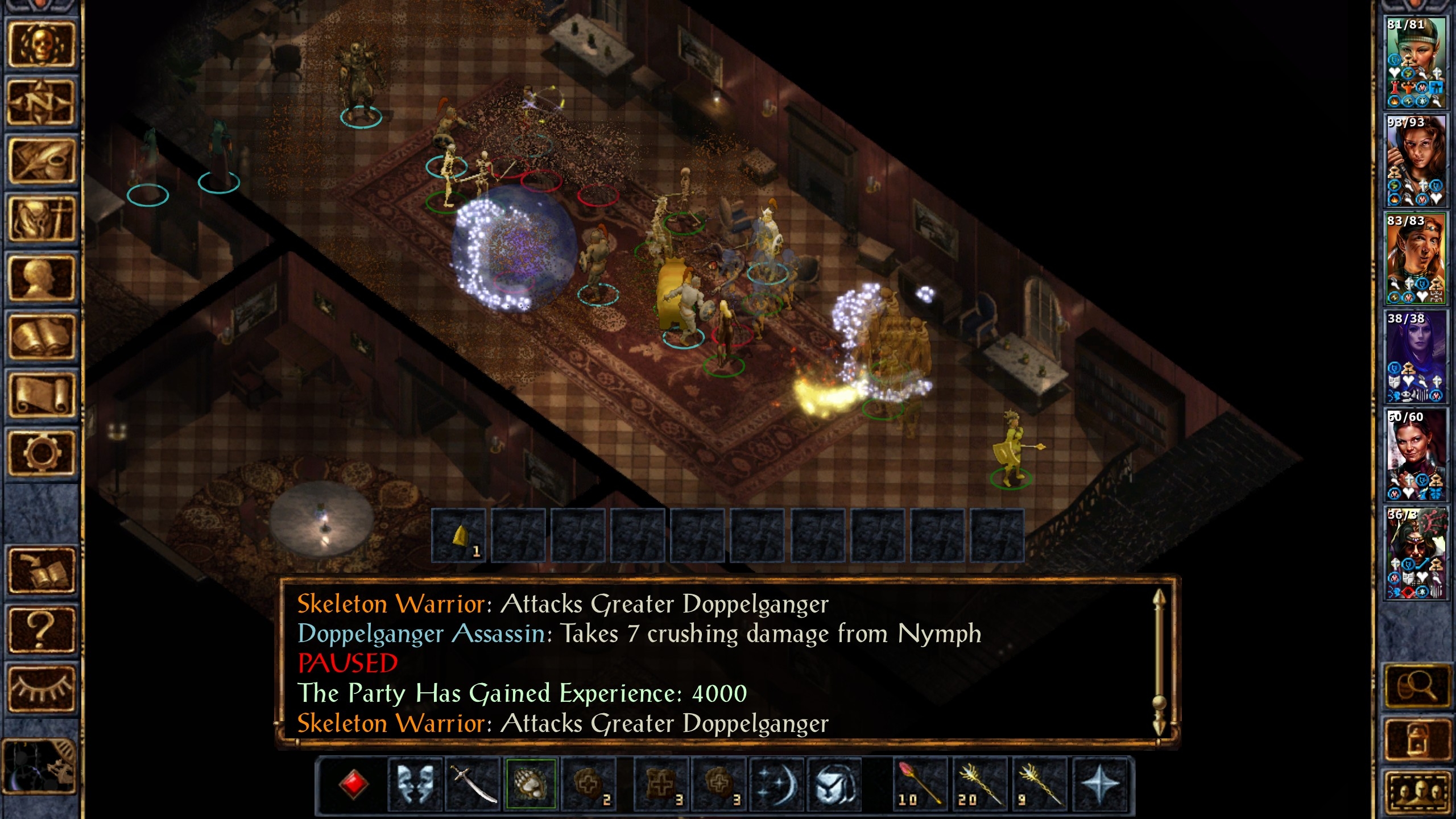Viewport: 1456px width, 819px height.
Task: Open the mage spellbook button
Action: 41,337
